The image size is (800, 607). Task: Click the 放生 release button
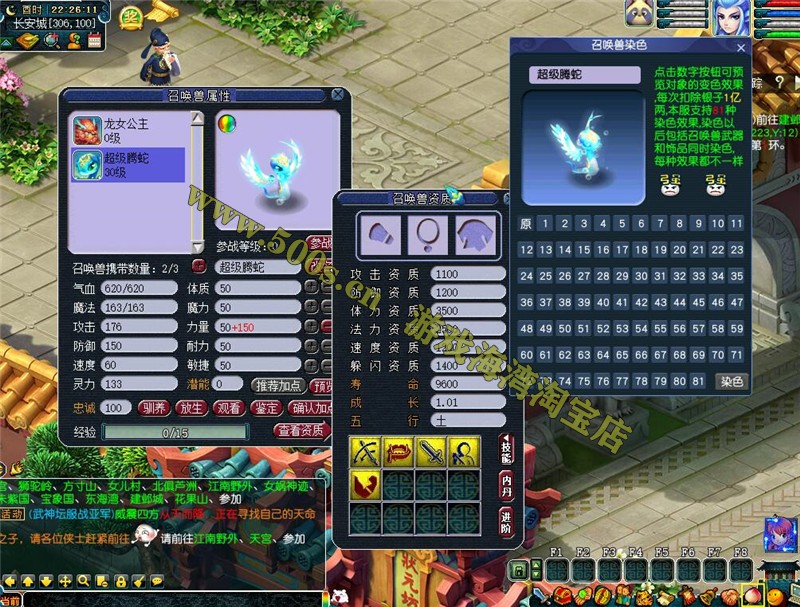click(191, 408)
